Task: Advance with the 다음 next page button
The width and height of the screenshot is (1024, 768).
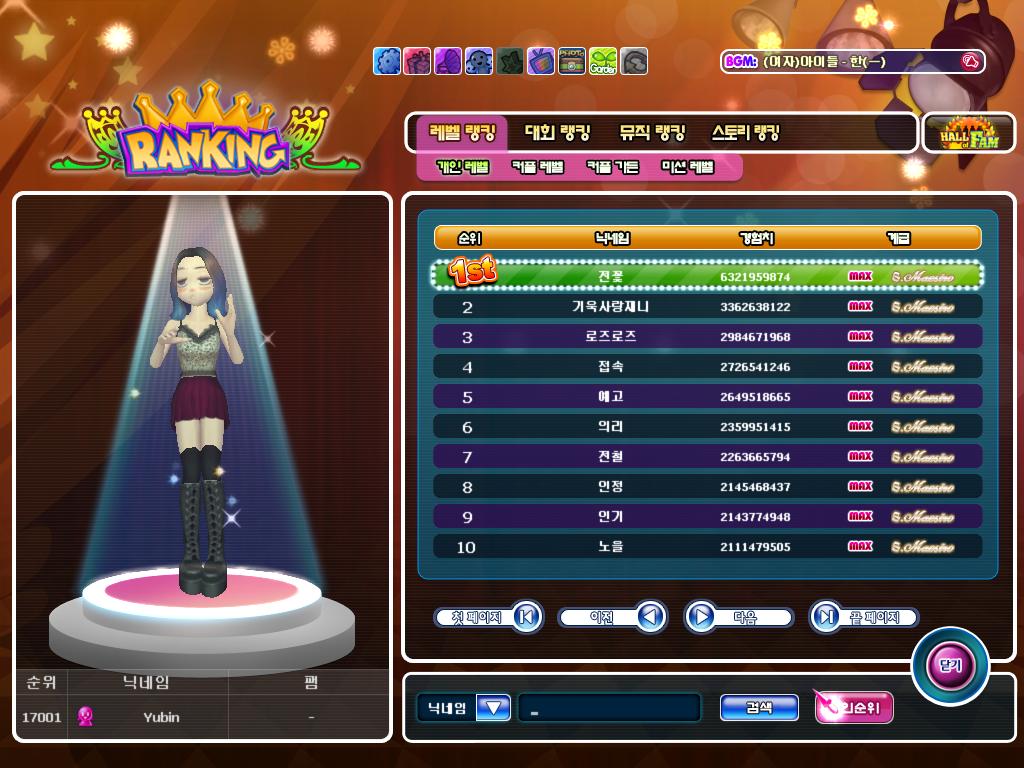Action: coord(738,617)
